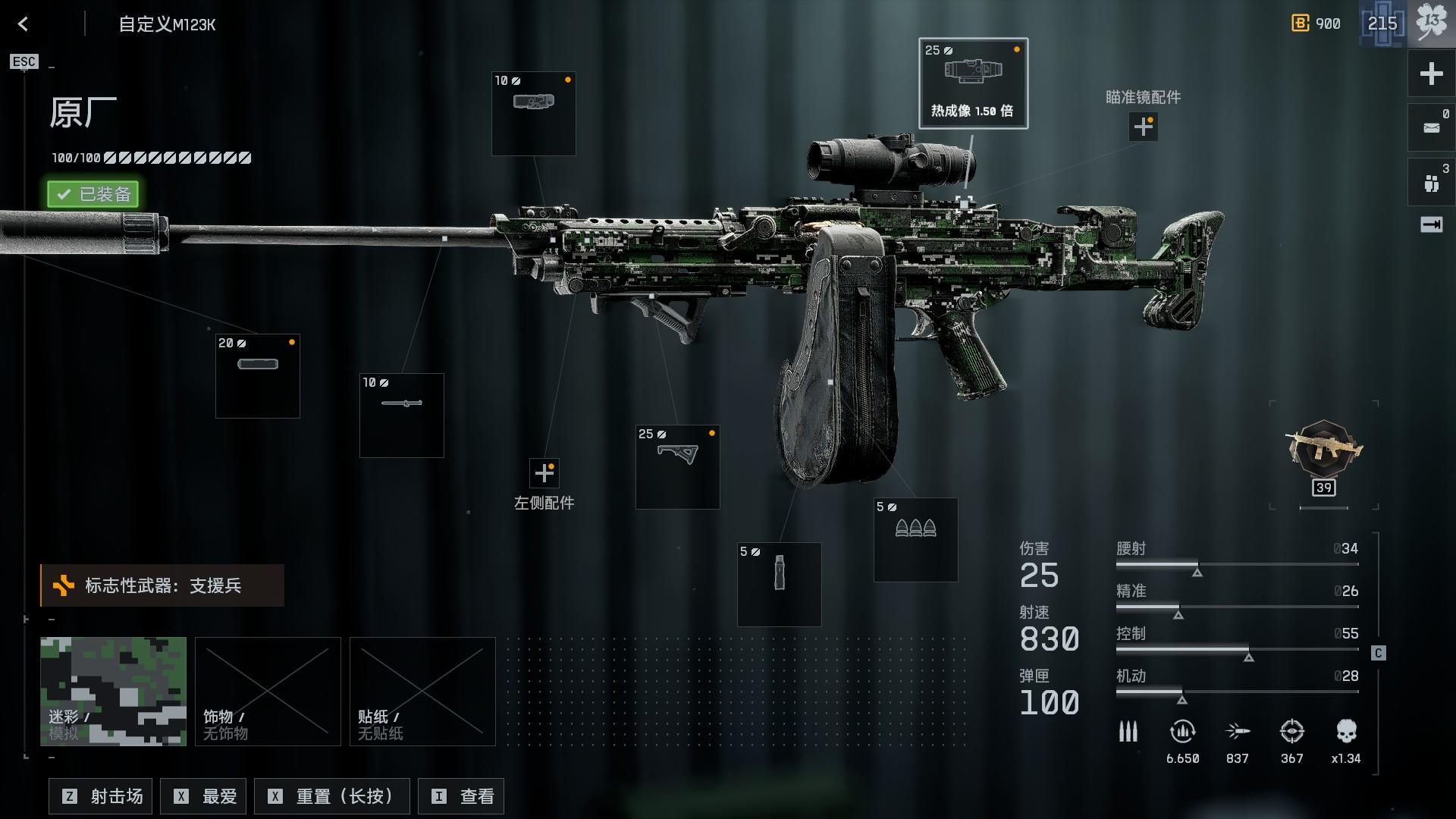
Task: Open the barrel attachment slot
Action: (x=402, y=416)
